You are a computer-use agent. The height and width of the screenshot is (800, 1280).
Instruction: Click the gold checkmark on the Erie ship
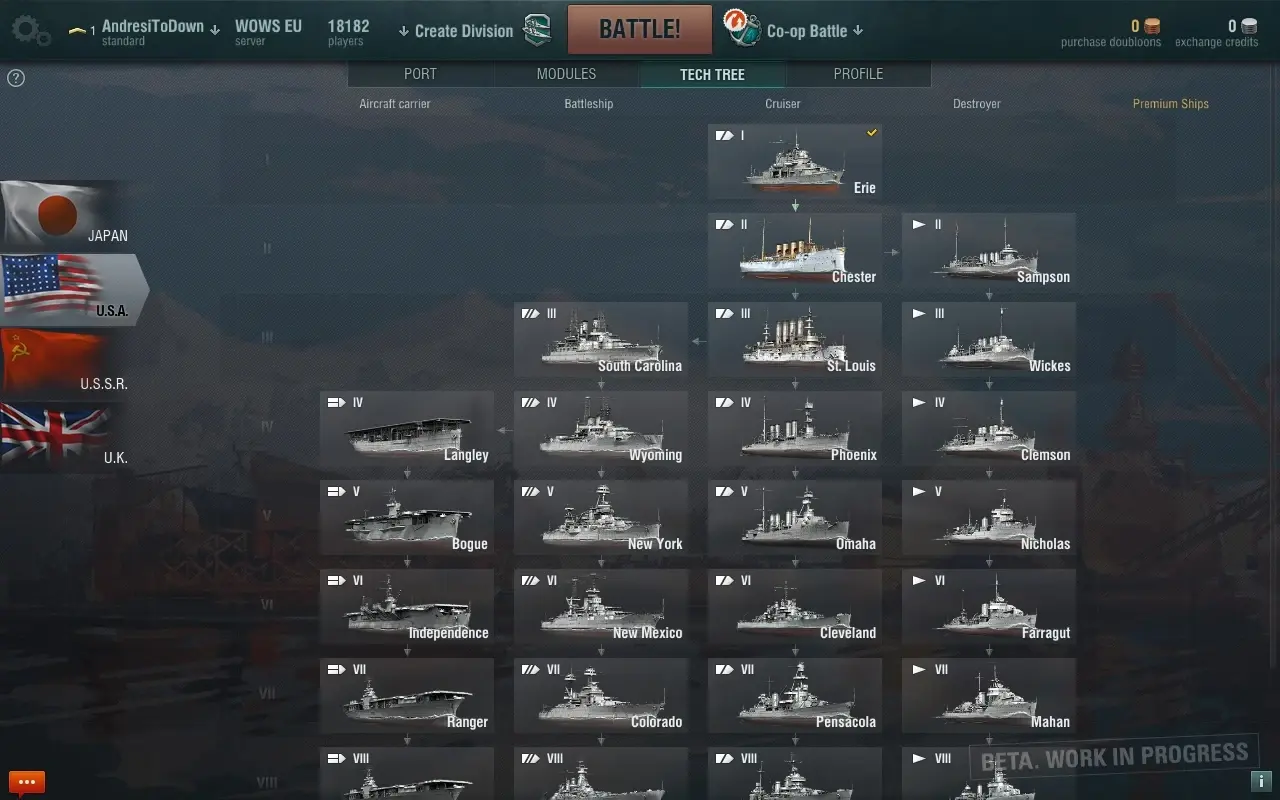pyautogui.click(x=871, y=133)
